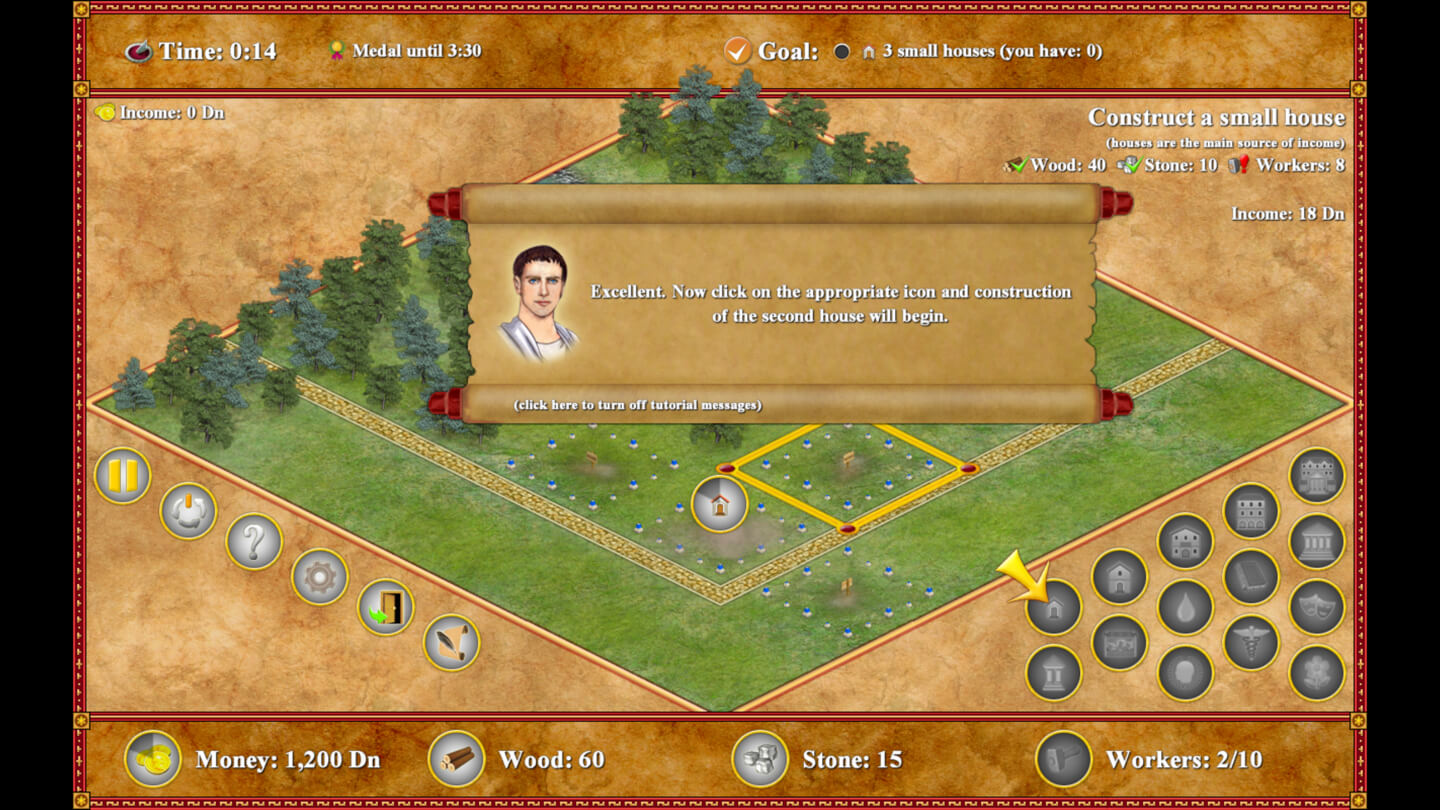This screenshot has width=1440, height=810.
Task: Exit the level with the door icon
Action: point(386,608)
